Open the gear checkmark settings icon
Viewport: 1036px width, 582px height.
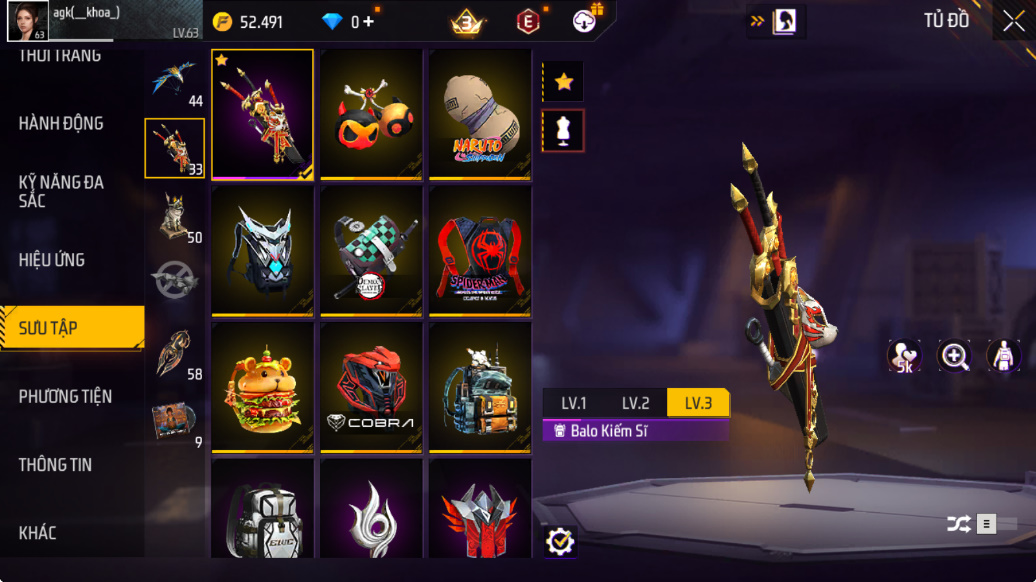tap(560, 541)
